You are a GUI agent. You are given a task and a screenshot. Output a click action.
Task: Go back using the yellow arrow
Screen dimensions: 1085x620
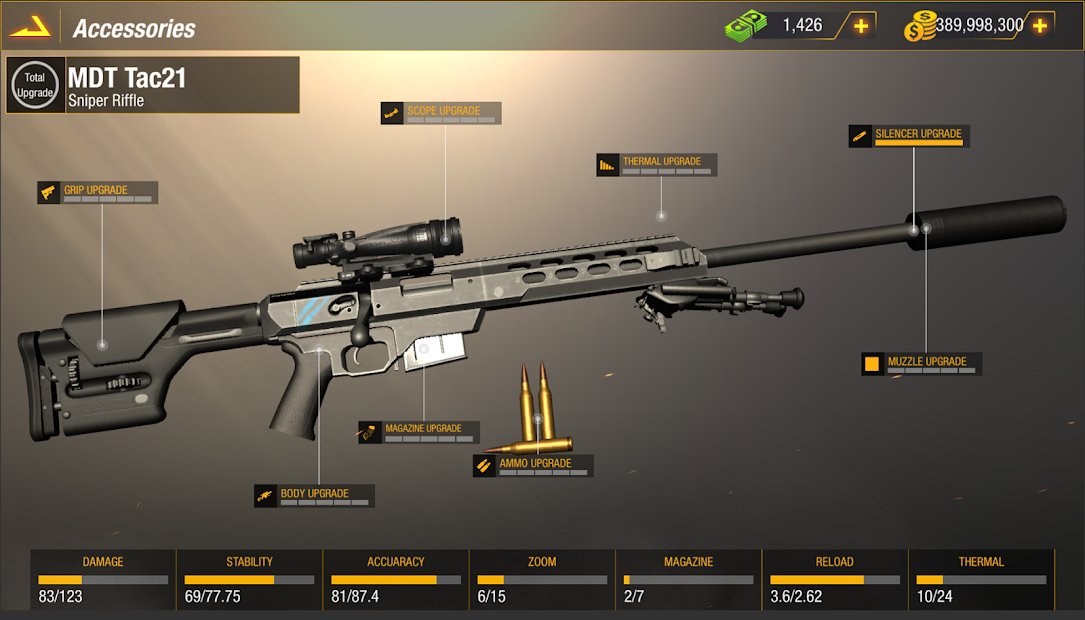point(30,27)
